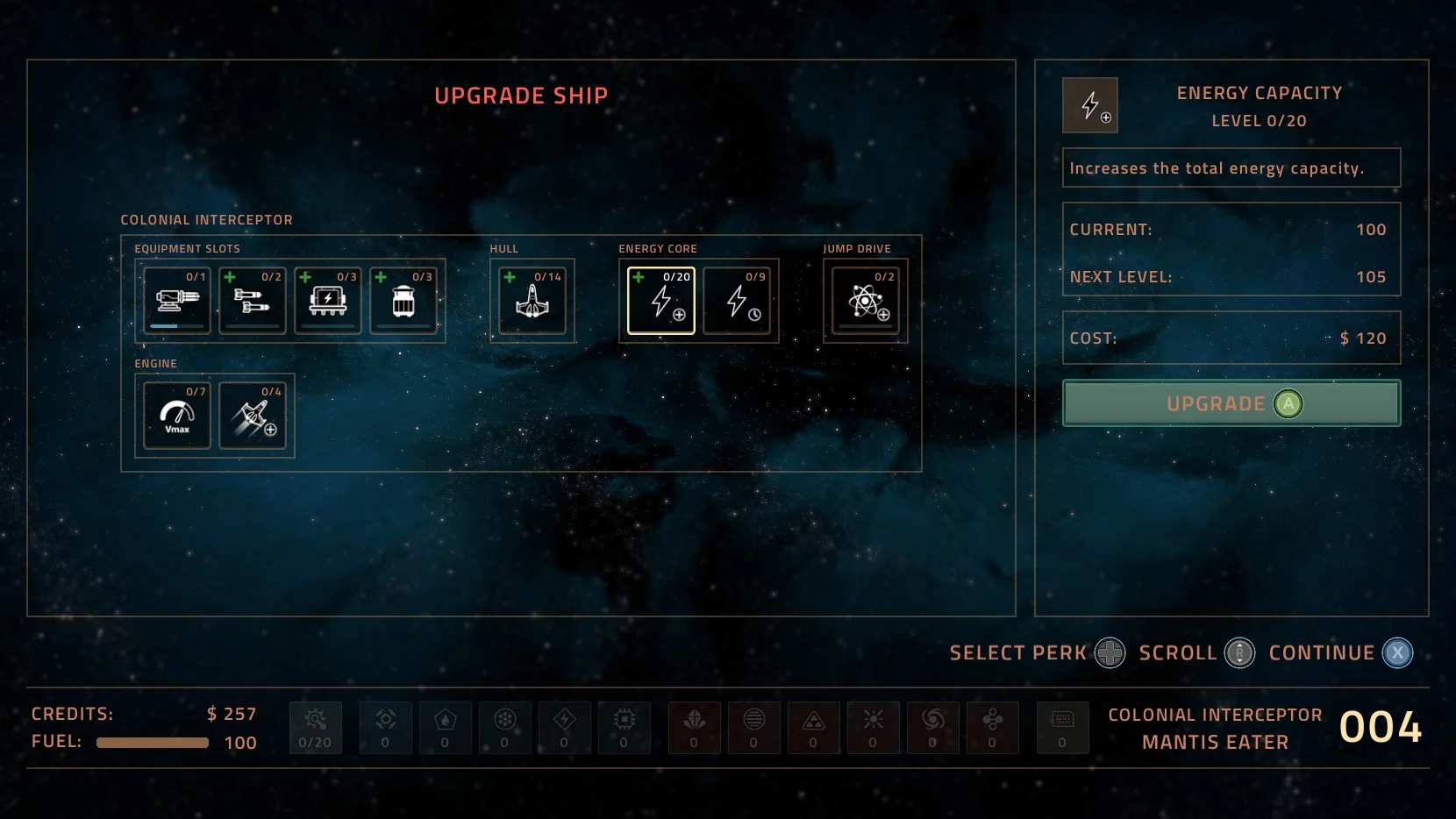Choose the Energy Capacity perk

(661, 301)
